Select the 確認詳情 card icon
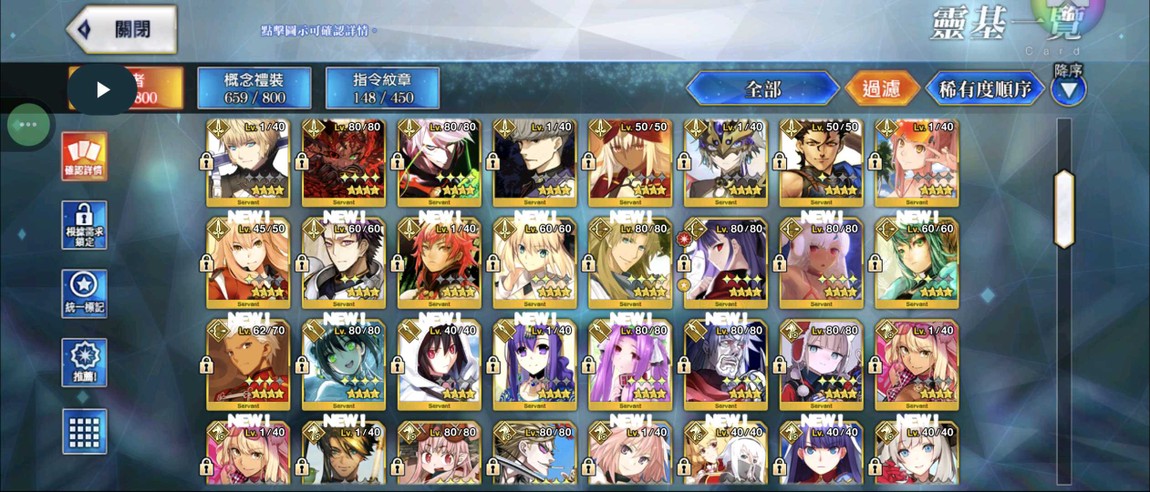Screen dimensions: 1150x492 point(84,155)
